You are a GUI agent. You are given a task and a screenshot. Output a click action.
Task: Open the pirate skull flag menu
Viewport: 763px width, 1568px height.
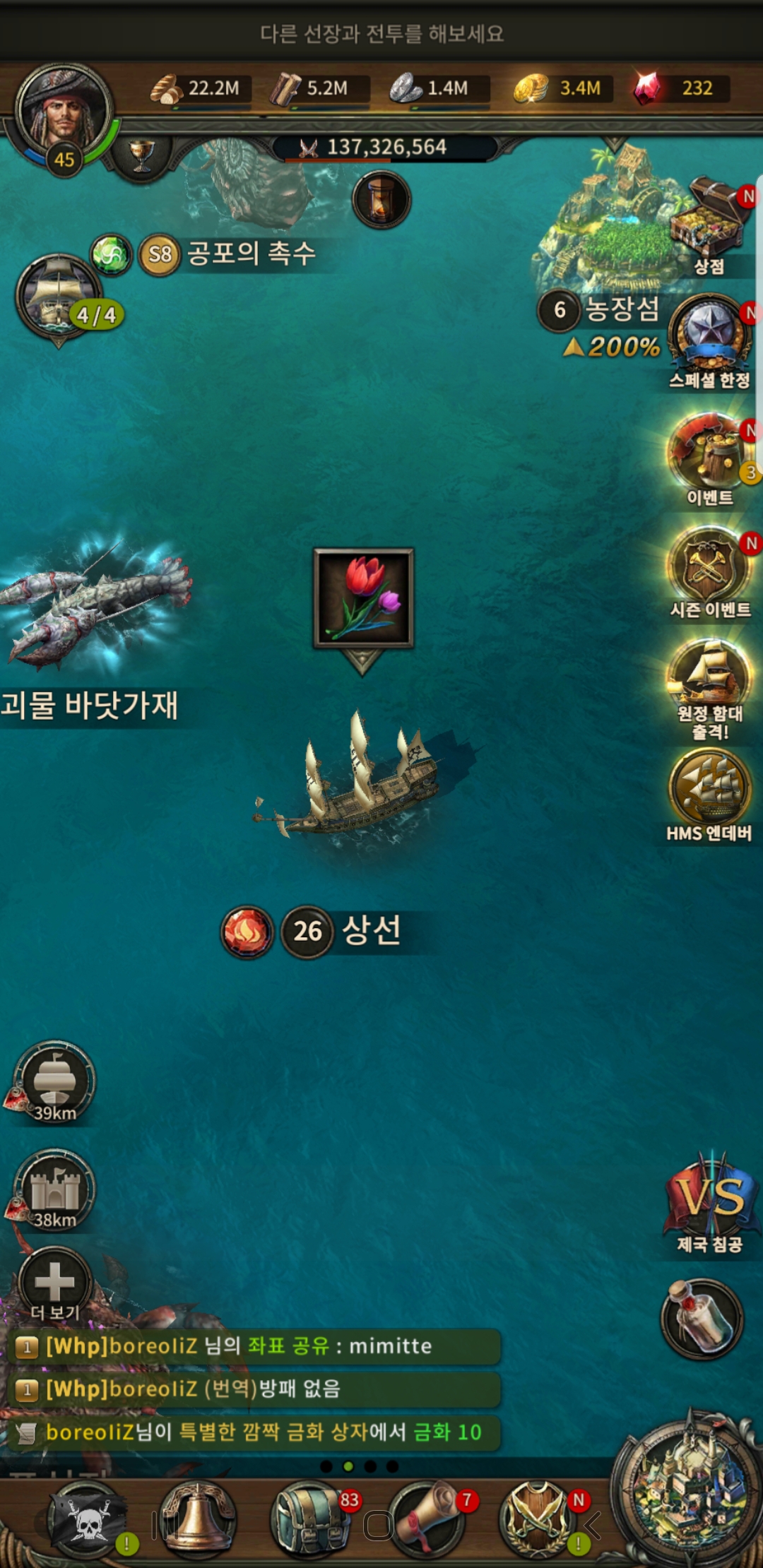[86, 1520]
